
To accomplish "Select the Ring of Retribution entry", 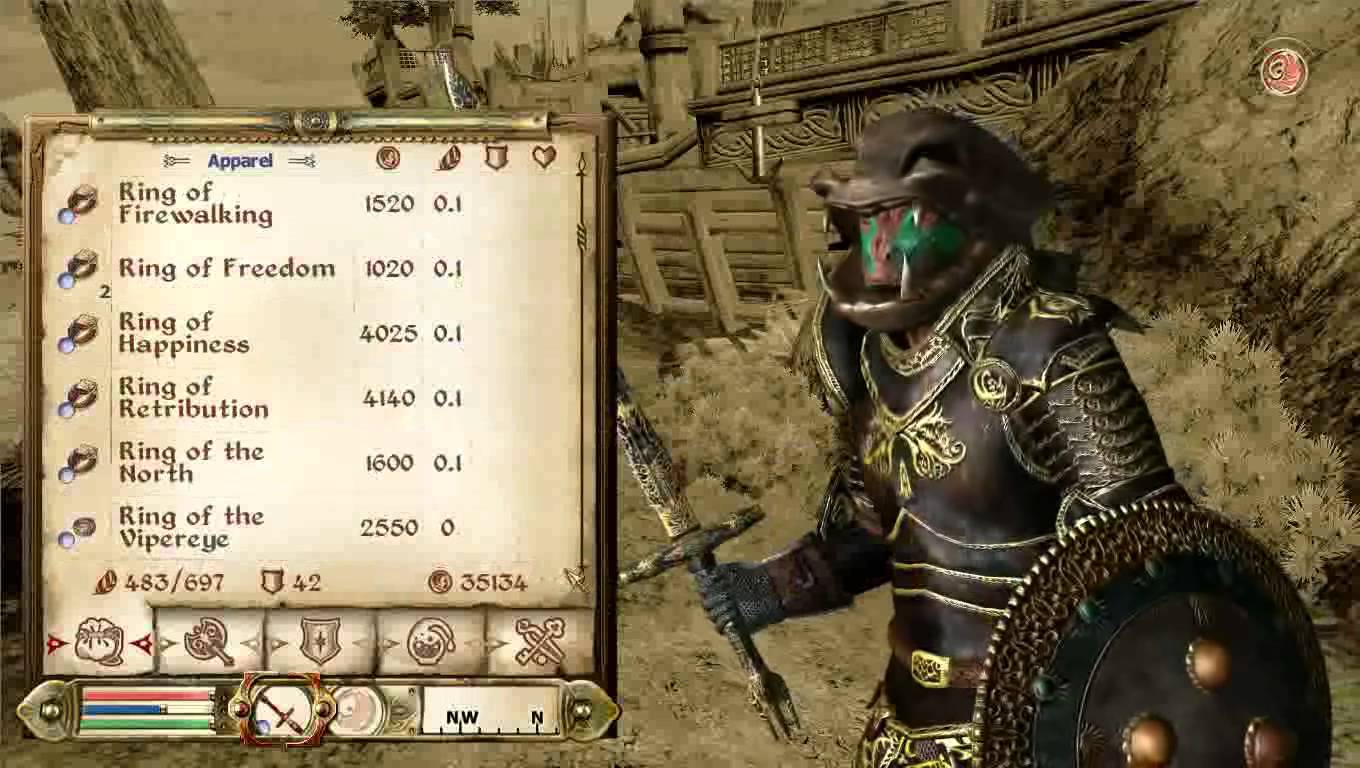I will coord(193,397).
